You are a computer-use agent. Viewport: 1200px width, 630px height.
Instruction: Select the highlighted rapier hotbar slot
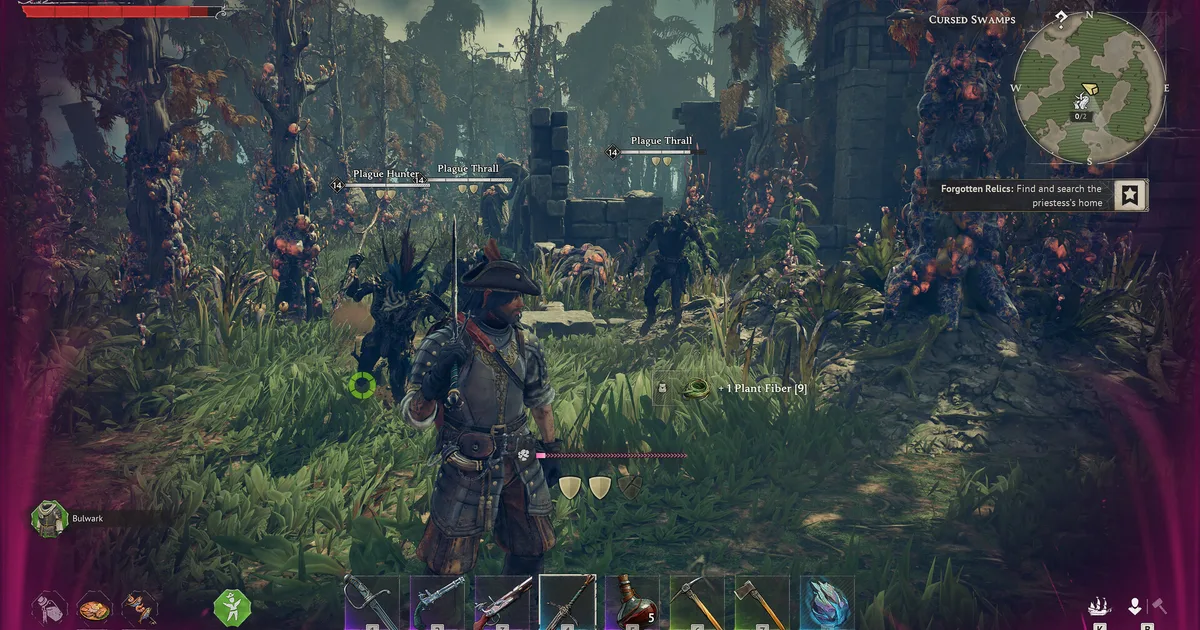click(x=567, y=602)
